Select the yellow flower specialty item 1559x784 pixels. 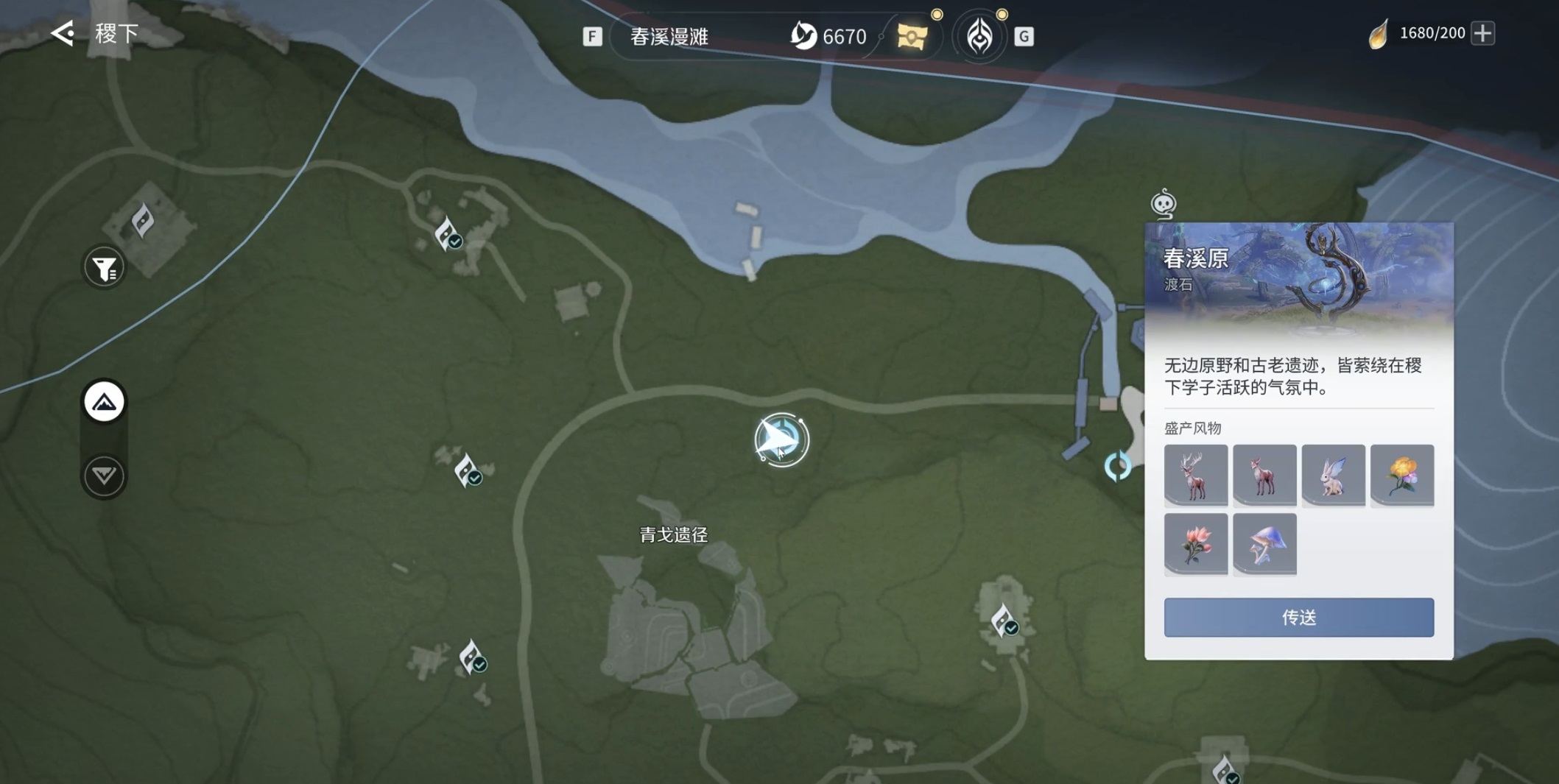pos(1401,475)
